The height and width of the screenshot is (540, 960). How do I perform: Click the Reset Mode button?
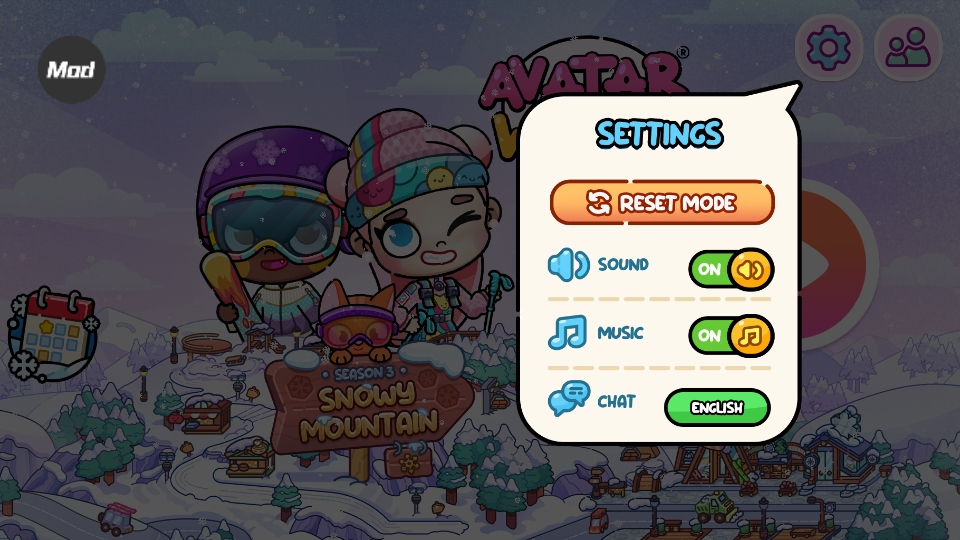pyautogui.click(x=662, y=203)
